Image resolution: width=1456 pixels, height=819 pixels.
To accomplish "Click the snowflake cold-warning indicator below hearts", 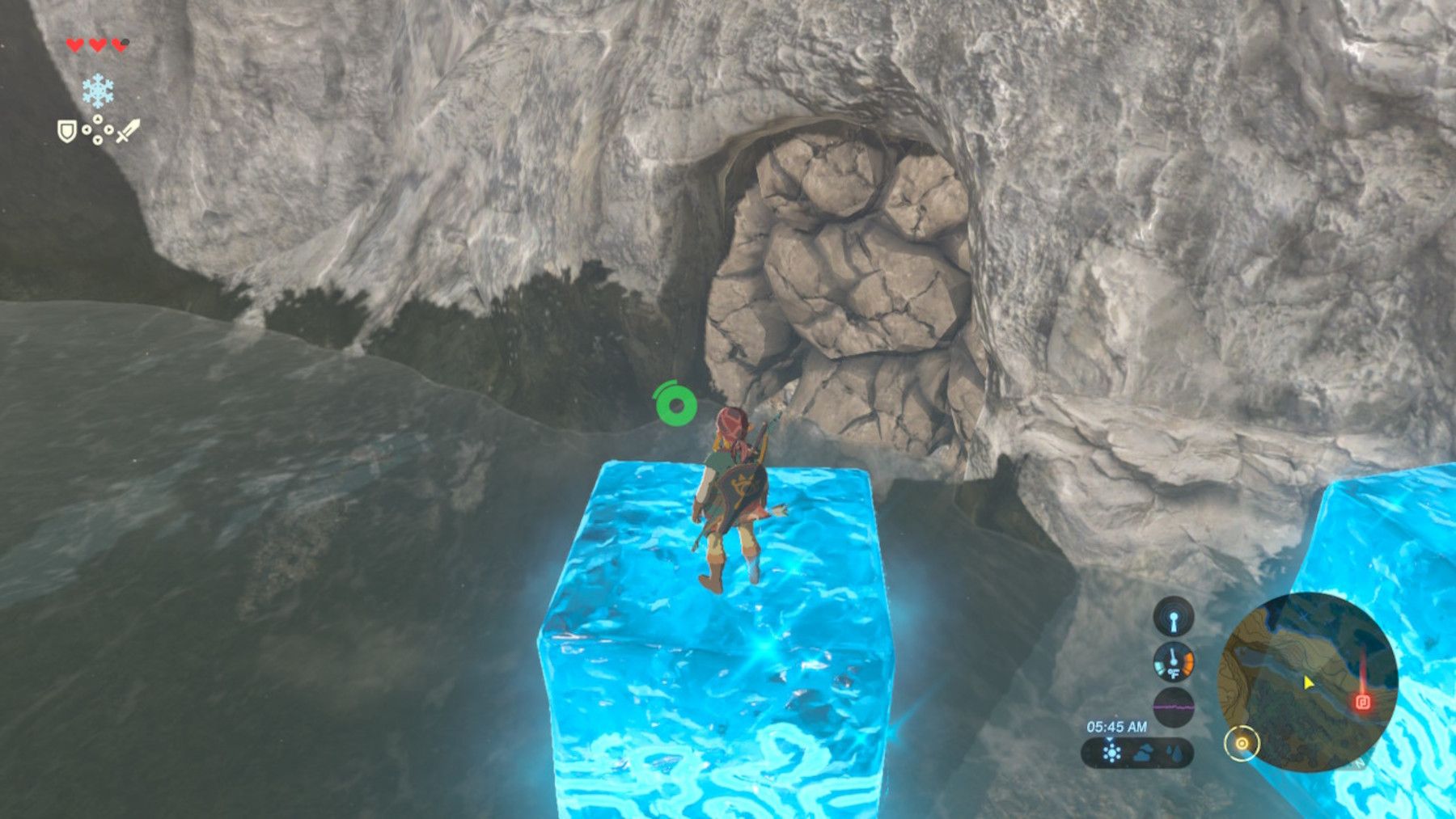I will (98, 90).
